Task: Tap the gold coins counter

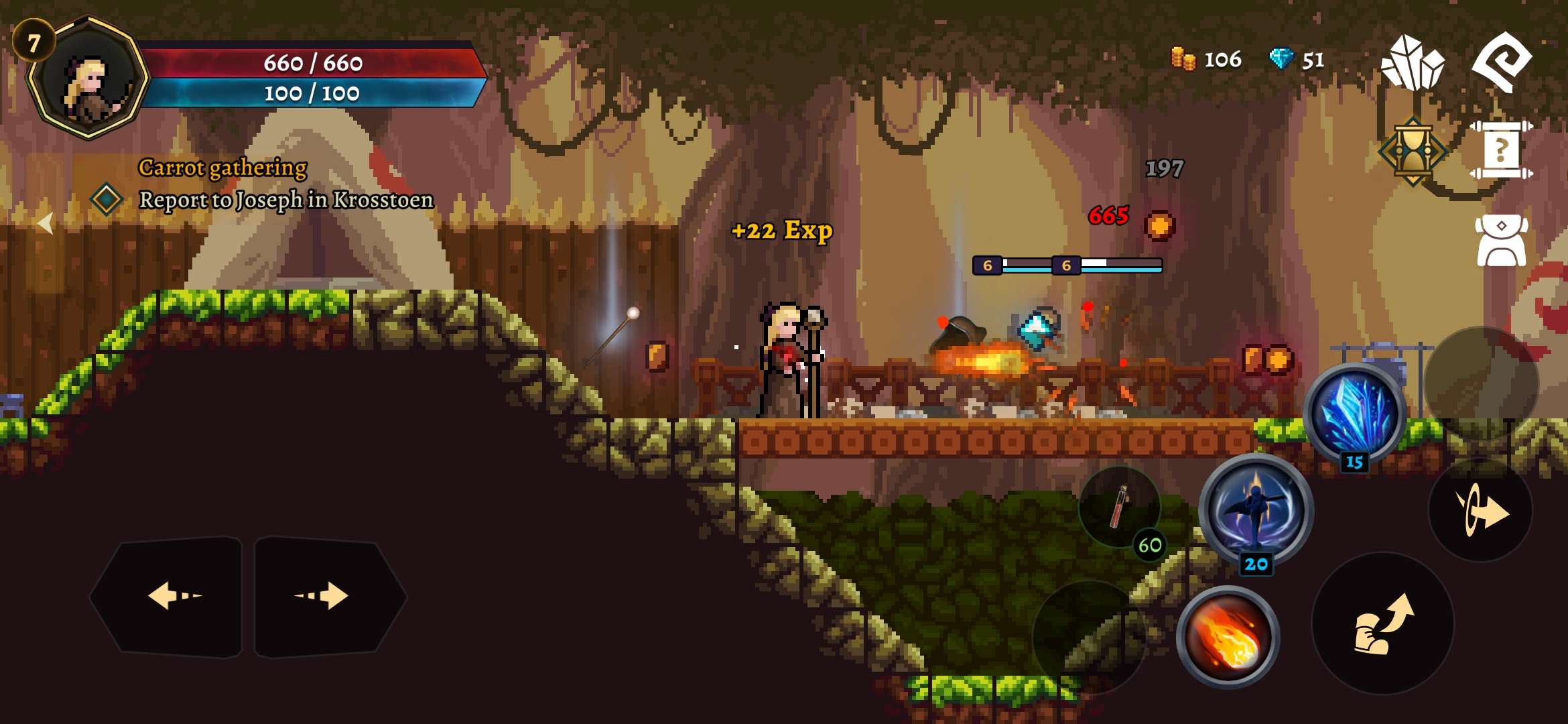Action: point(1206,60)
